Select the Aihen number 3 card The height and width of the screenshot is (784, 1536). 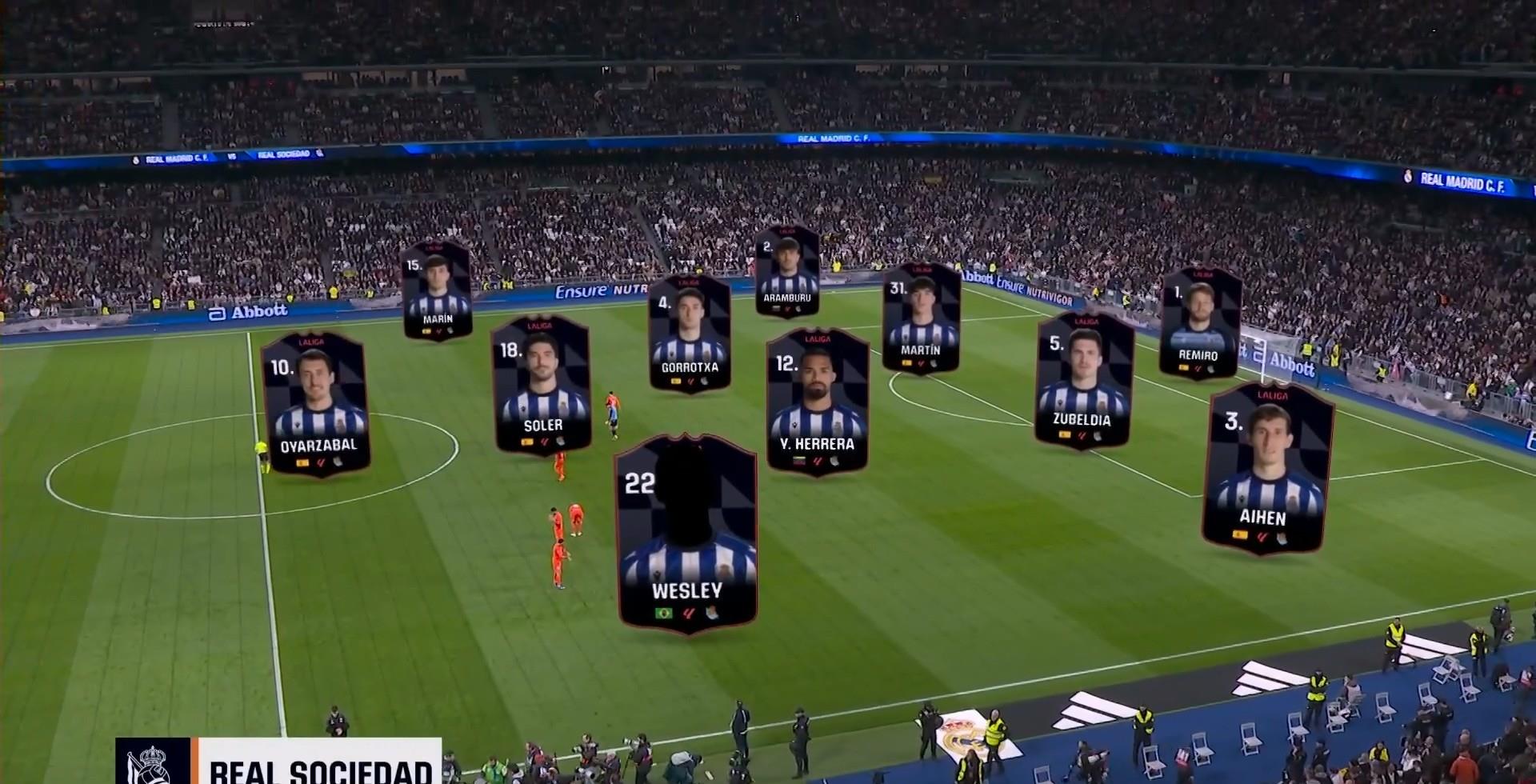(x=1266, y=469)
